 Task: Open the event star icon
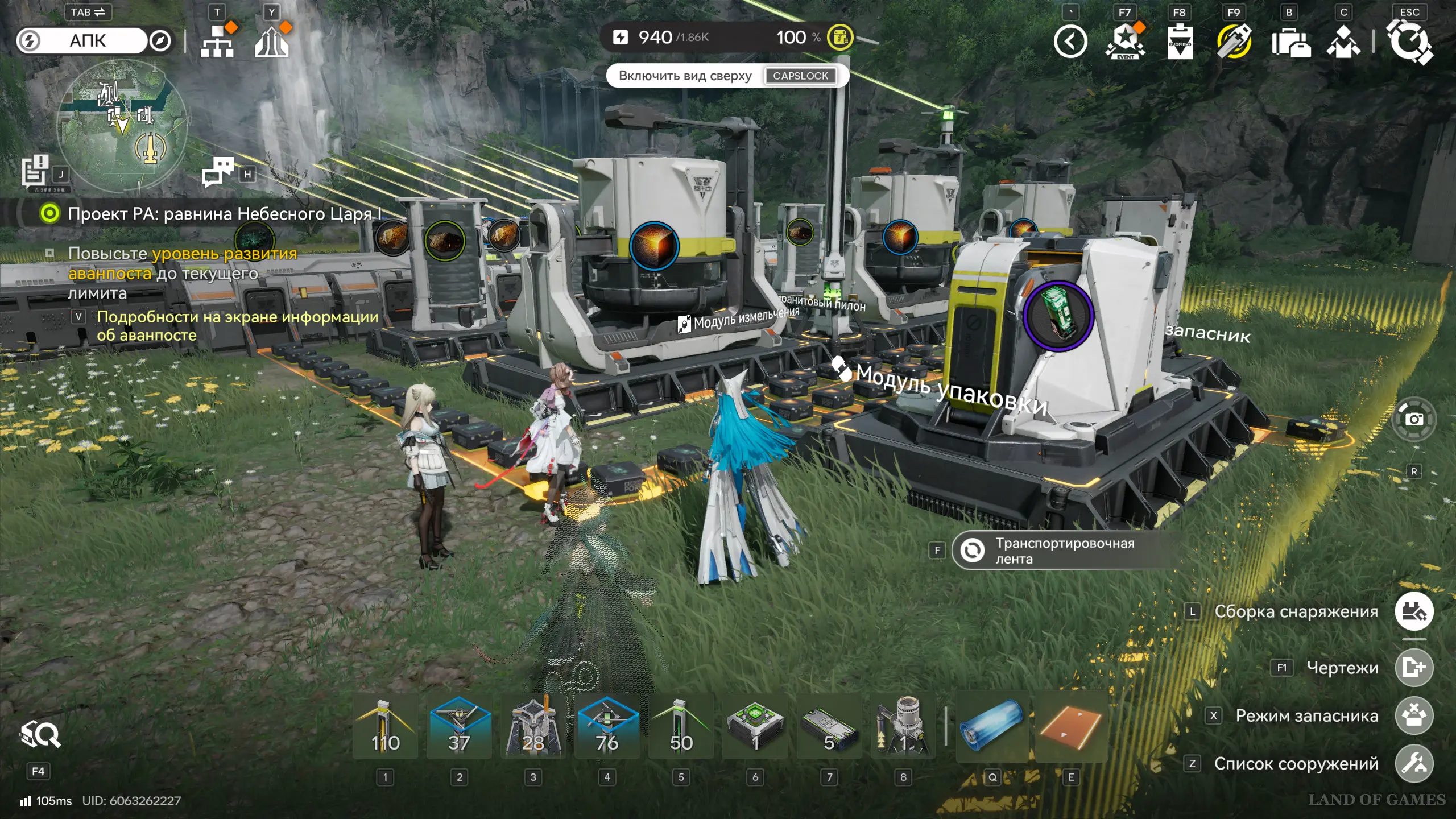tap(1125, 41)
